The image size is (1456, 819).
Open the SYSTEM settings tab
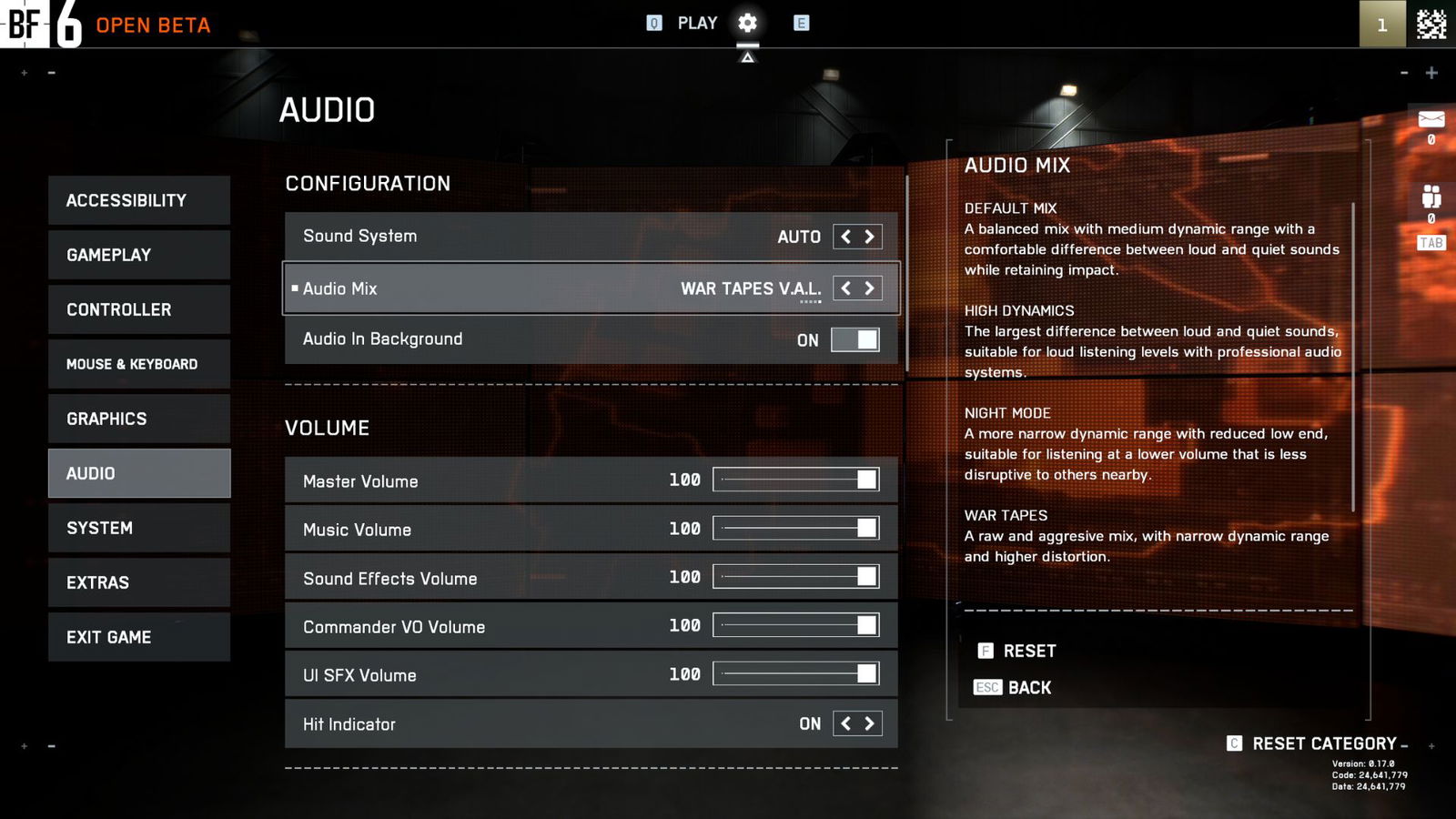click(x=138, y=528)
